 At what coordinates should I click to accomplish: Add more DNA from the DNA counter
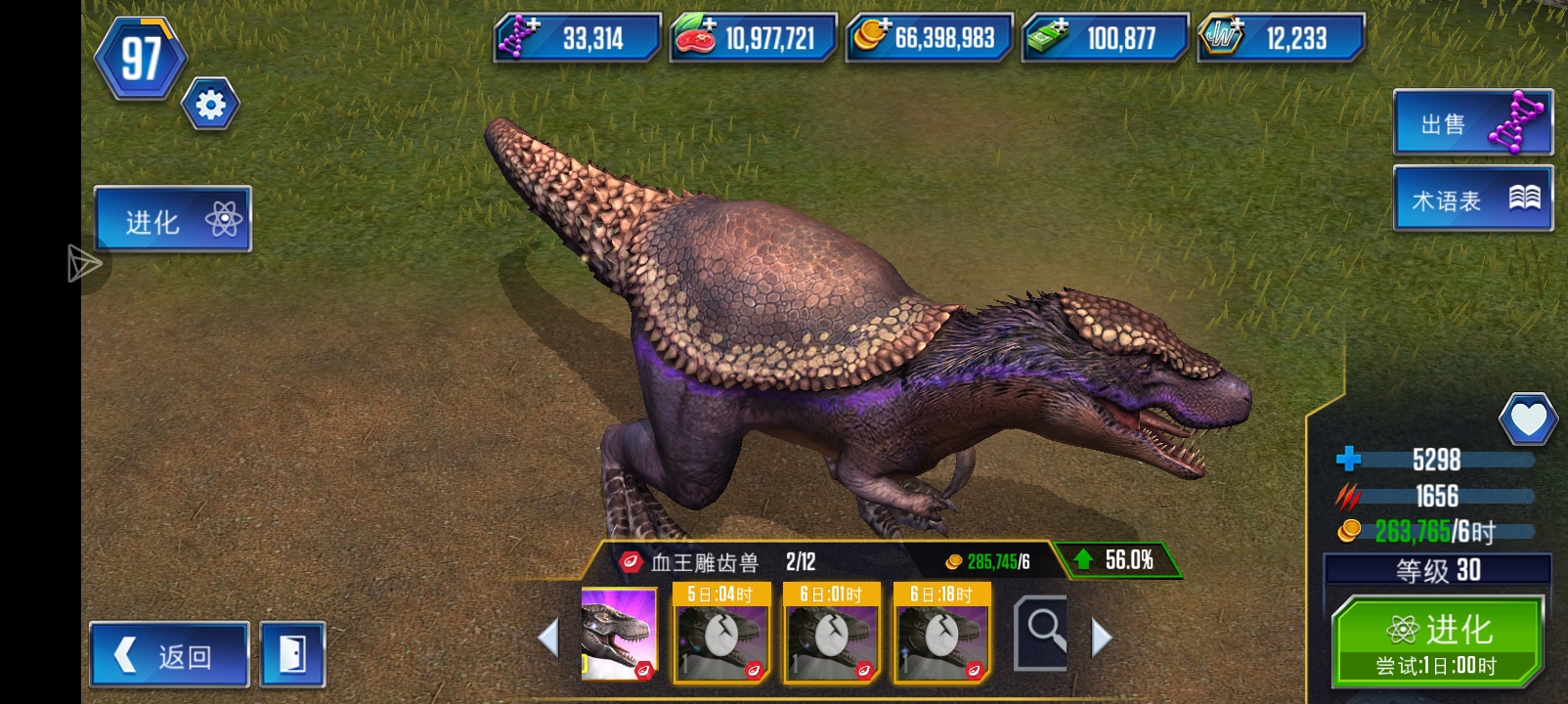577,38
